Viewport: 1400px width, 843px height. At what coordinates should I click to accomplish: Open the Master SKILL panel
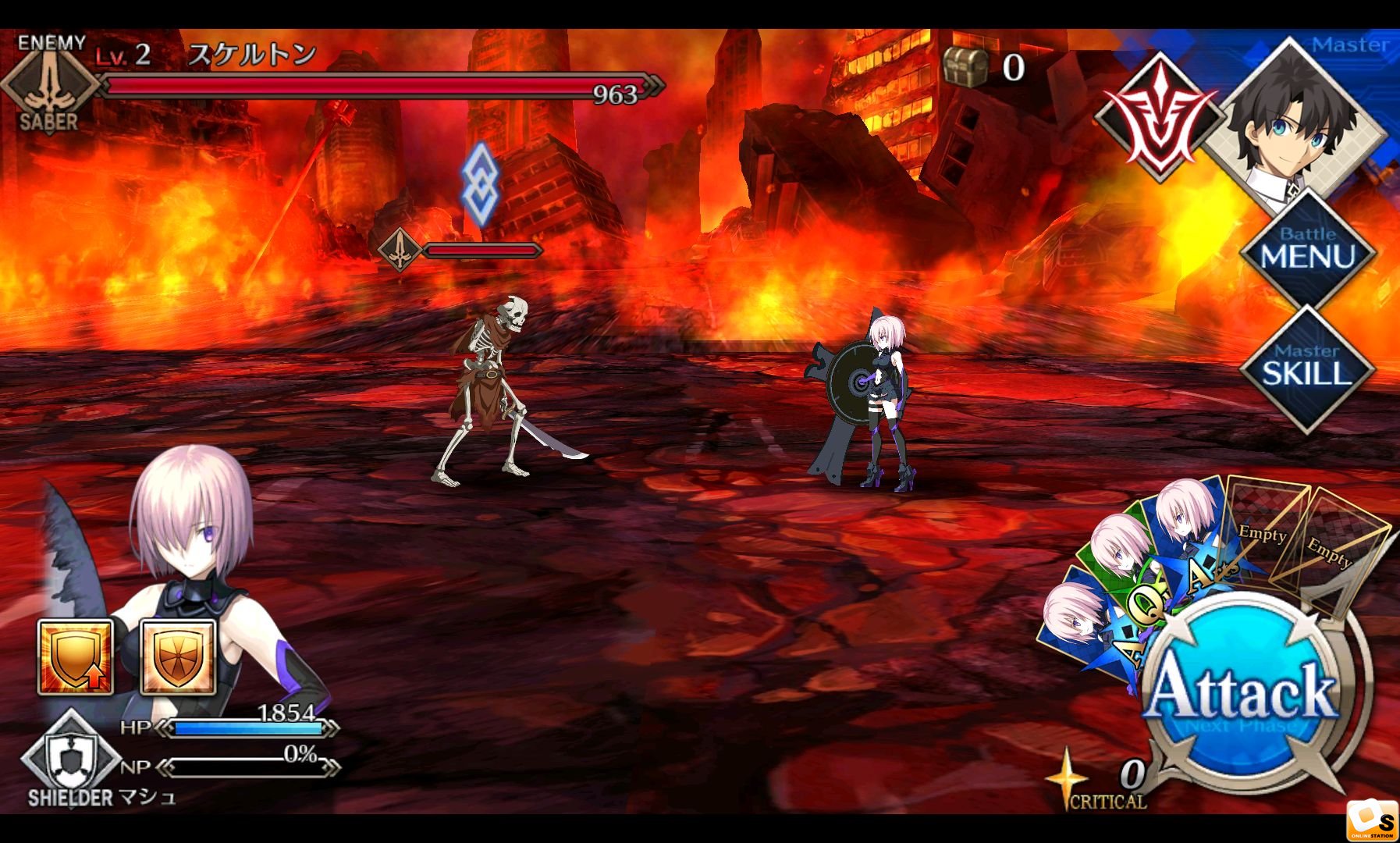coord(1307,368)
